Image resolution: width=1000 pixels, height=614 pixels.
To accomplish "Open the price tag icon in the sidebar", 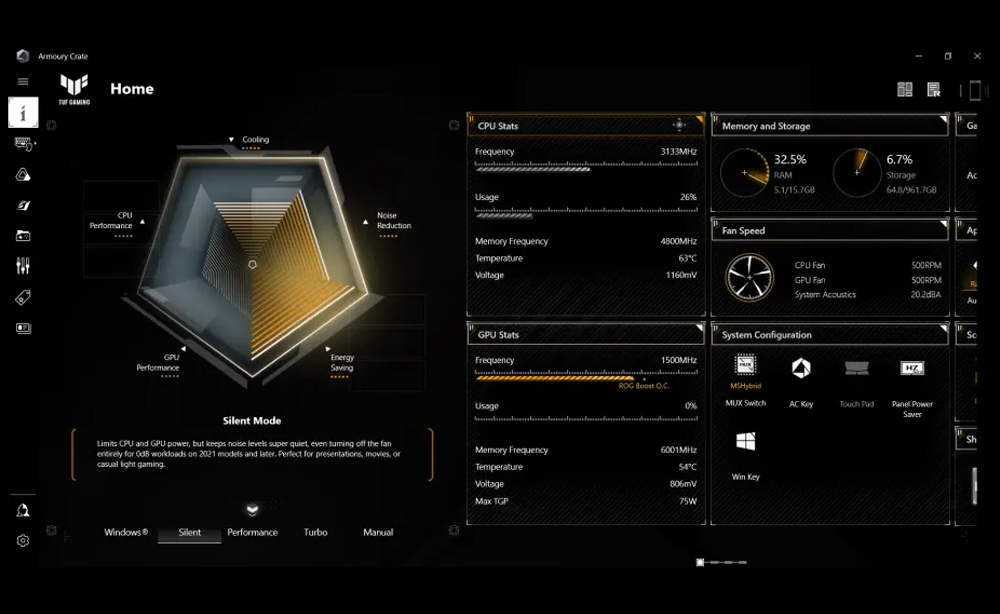I will 23,297.
